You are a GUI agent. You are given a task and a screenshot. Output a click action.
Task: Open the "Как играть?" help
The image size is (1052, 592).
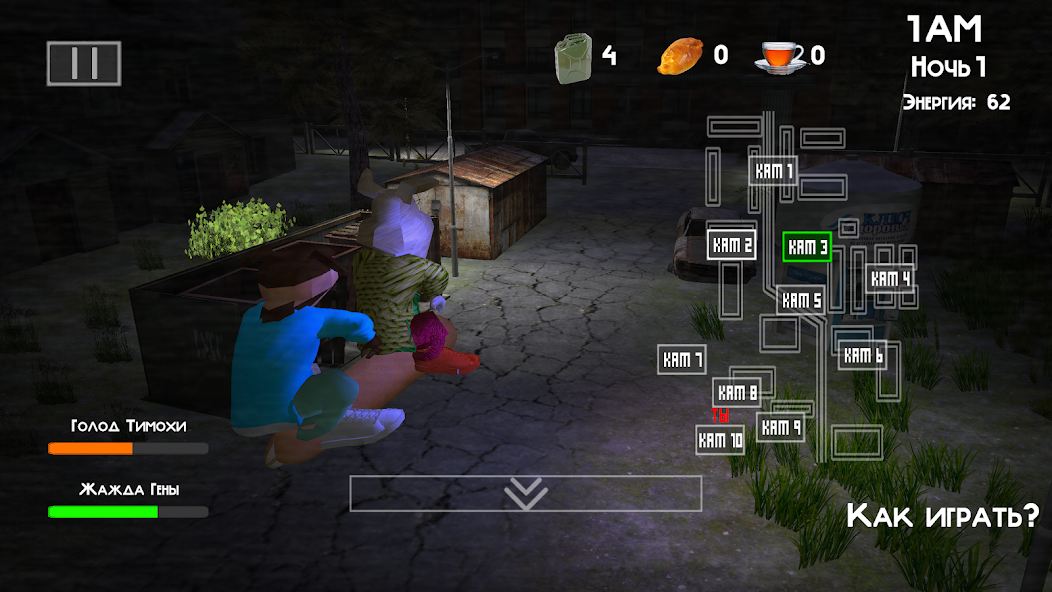(942, 516)
